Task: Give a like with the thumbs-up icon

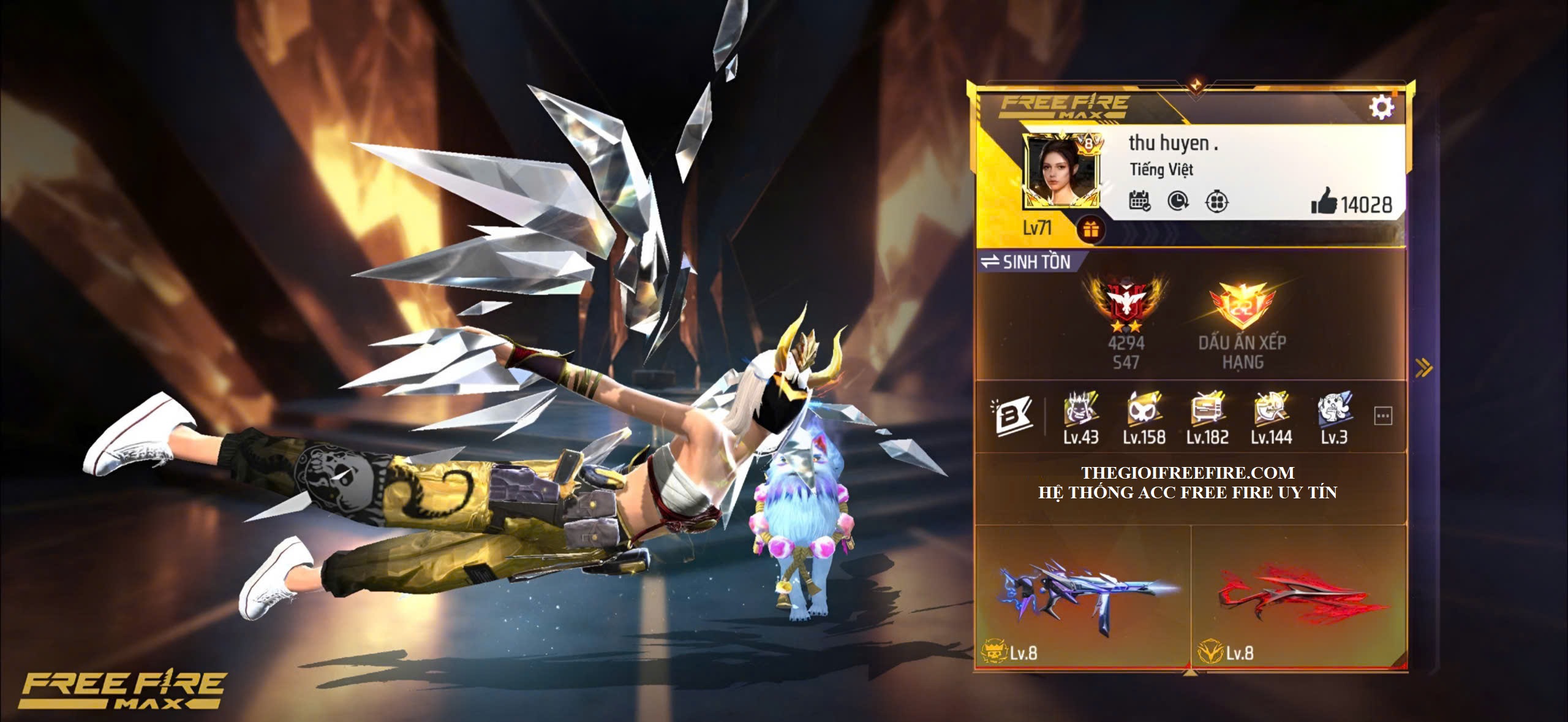Action: coord(1324,202)
